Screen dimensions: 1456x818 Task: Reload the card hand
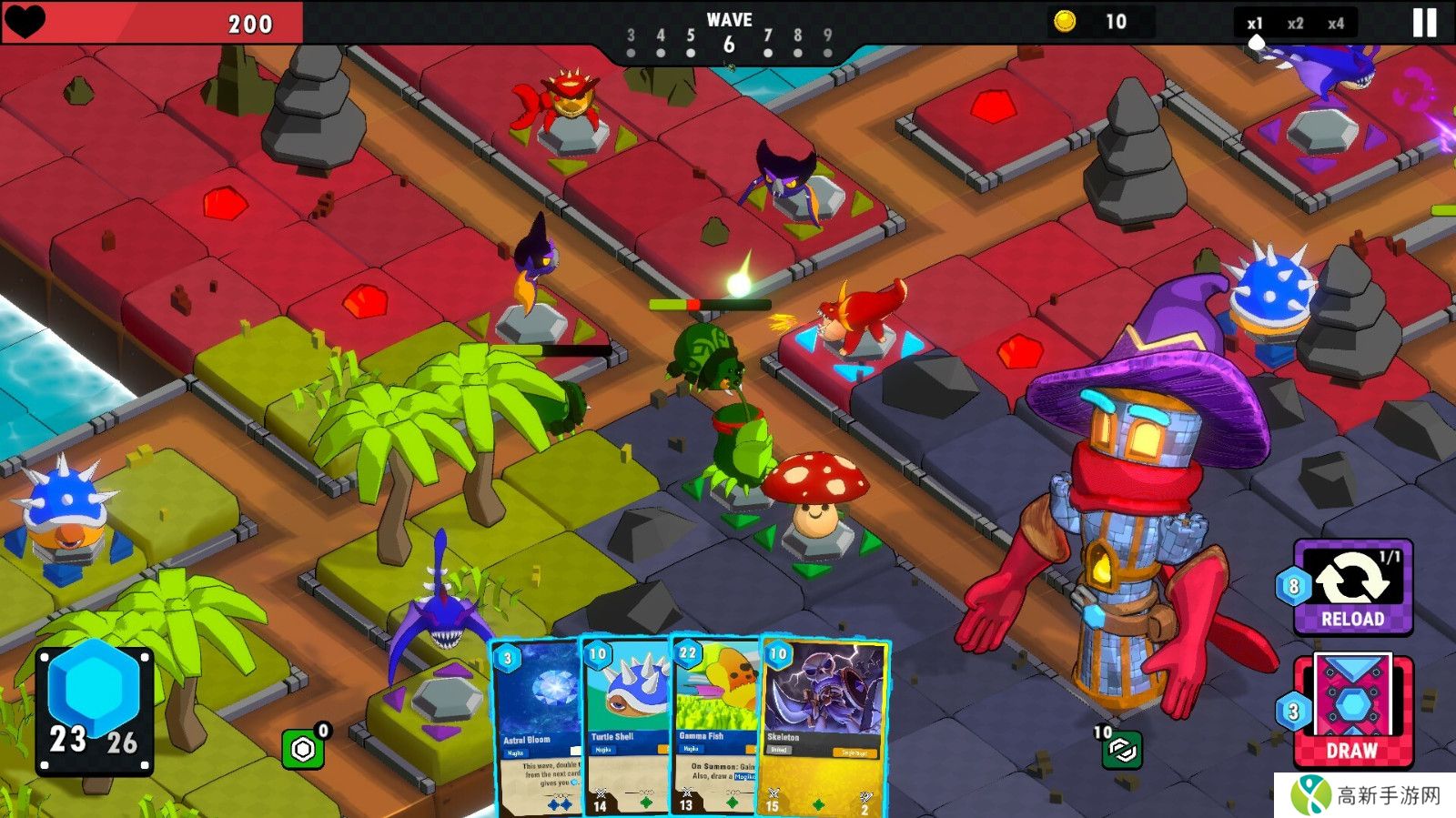click(1352, 588)
